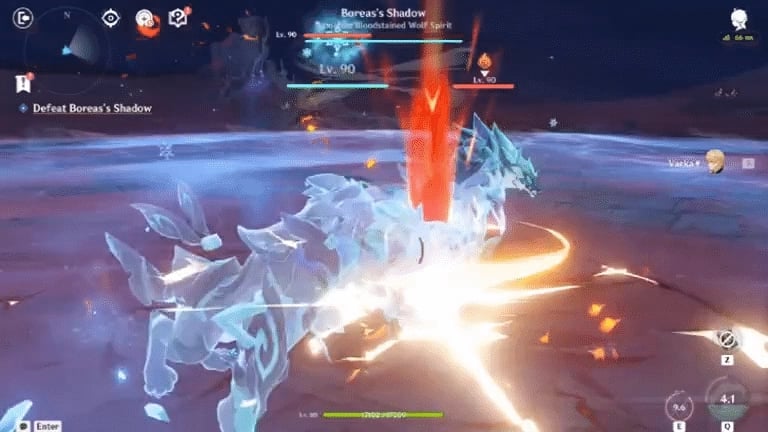Activate the elemental skill on cooldown 9.6

click(x=679, y=406)
